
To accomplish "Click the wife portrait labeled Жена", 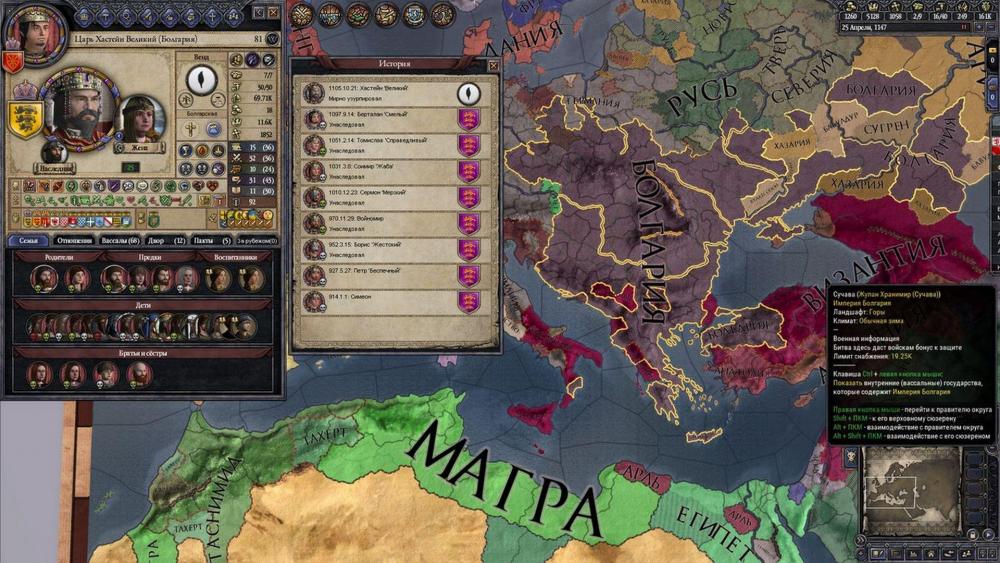I will point(142,120).
